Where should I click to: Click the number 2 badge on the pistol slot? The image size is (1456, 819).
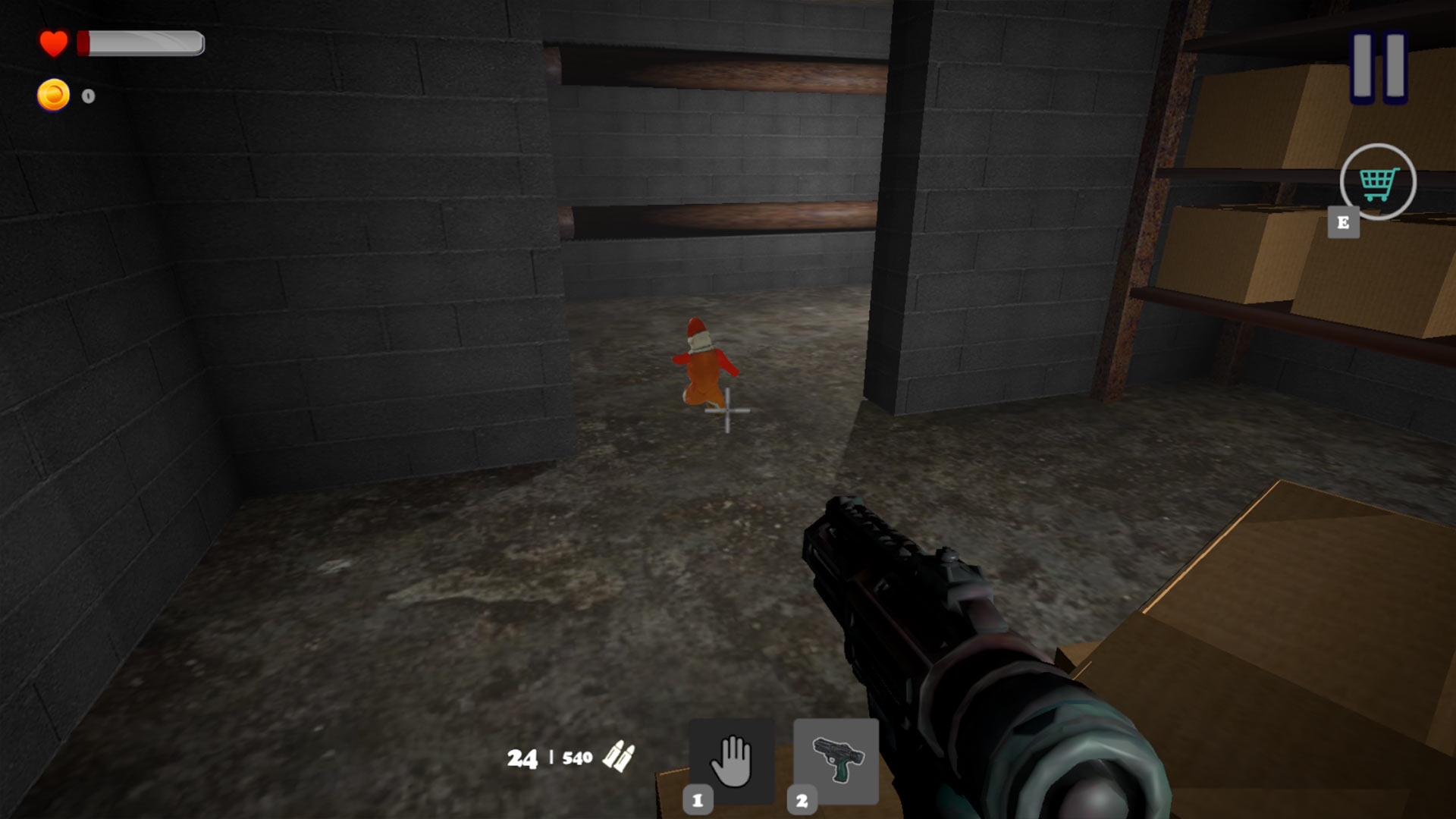tap(803, 798)
